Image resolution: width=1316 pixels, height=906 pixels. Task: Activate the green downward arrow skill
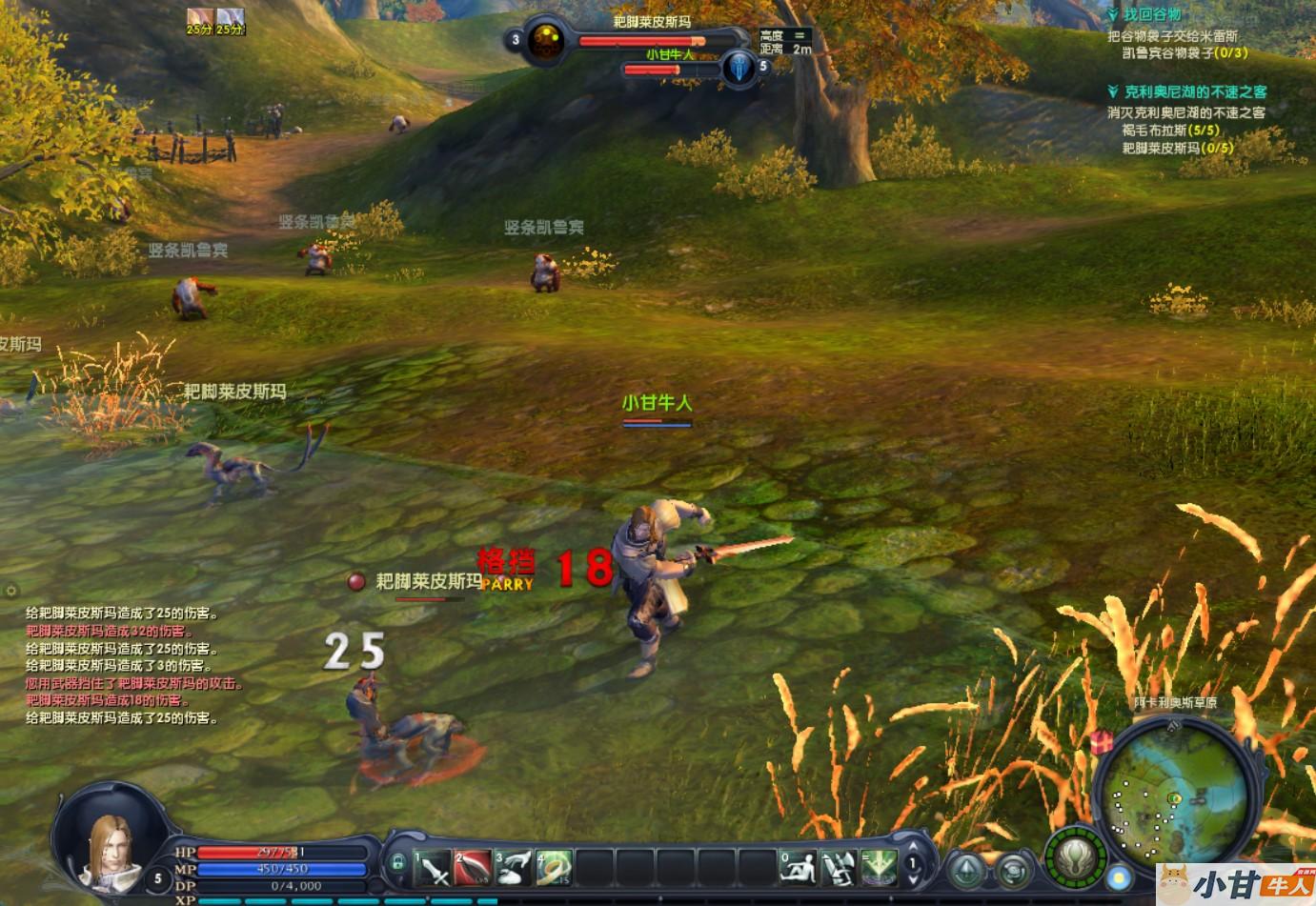877,866
